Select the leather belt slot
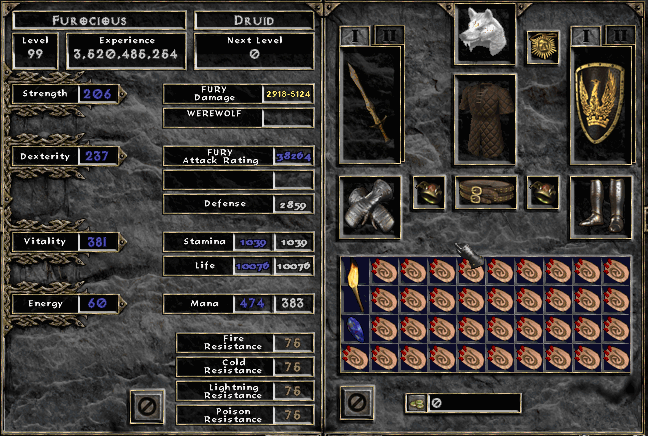 [x=485, y=191]
